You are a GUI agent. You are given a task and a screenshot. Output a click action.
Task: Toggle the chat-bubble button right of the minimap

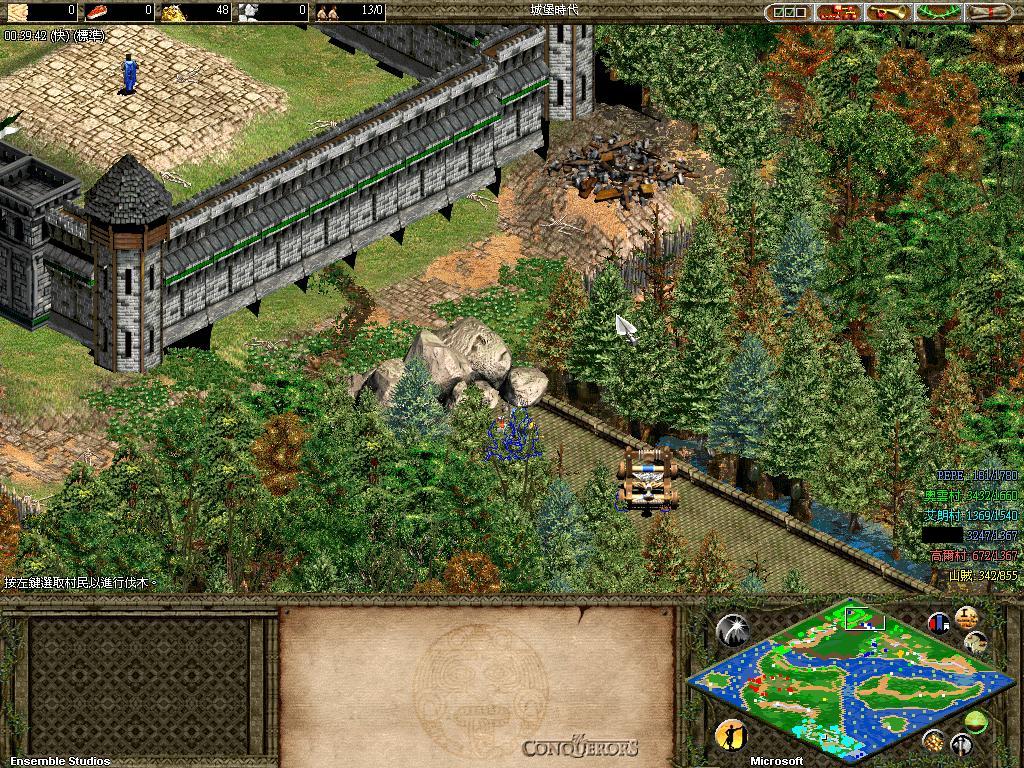[x=976, y=642]
